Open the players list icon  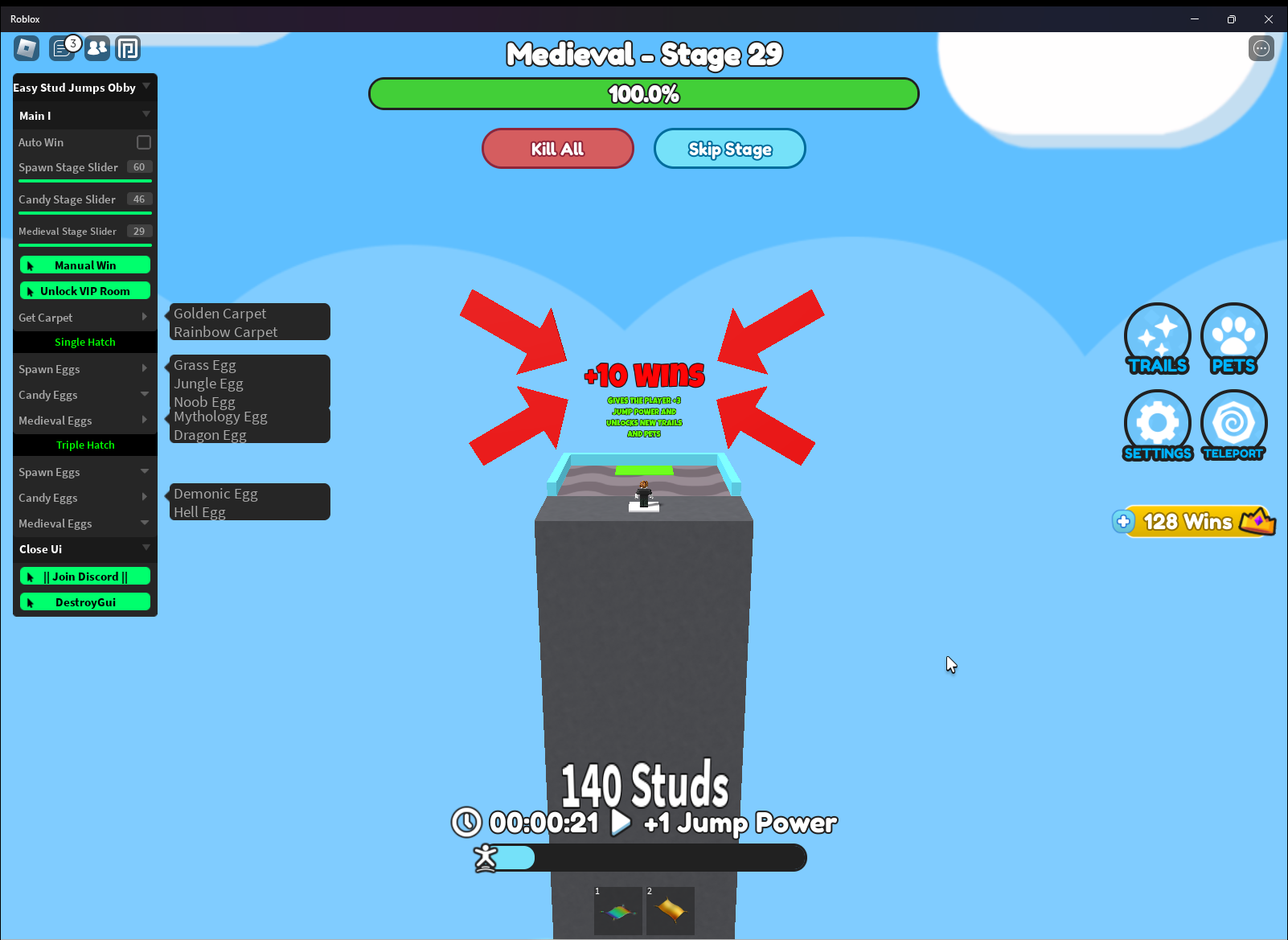click(x=97, y=48)
